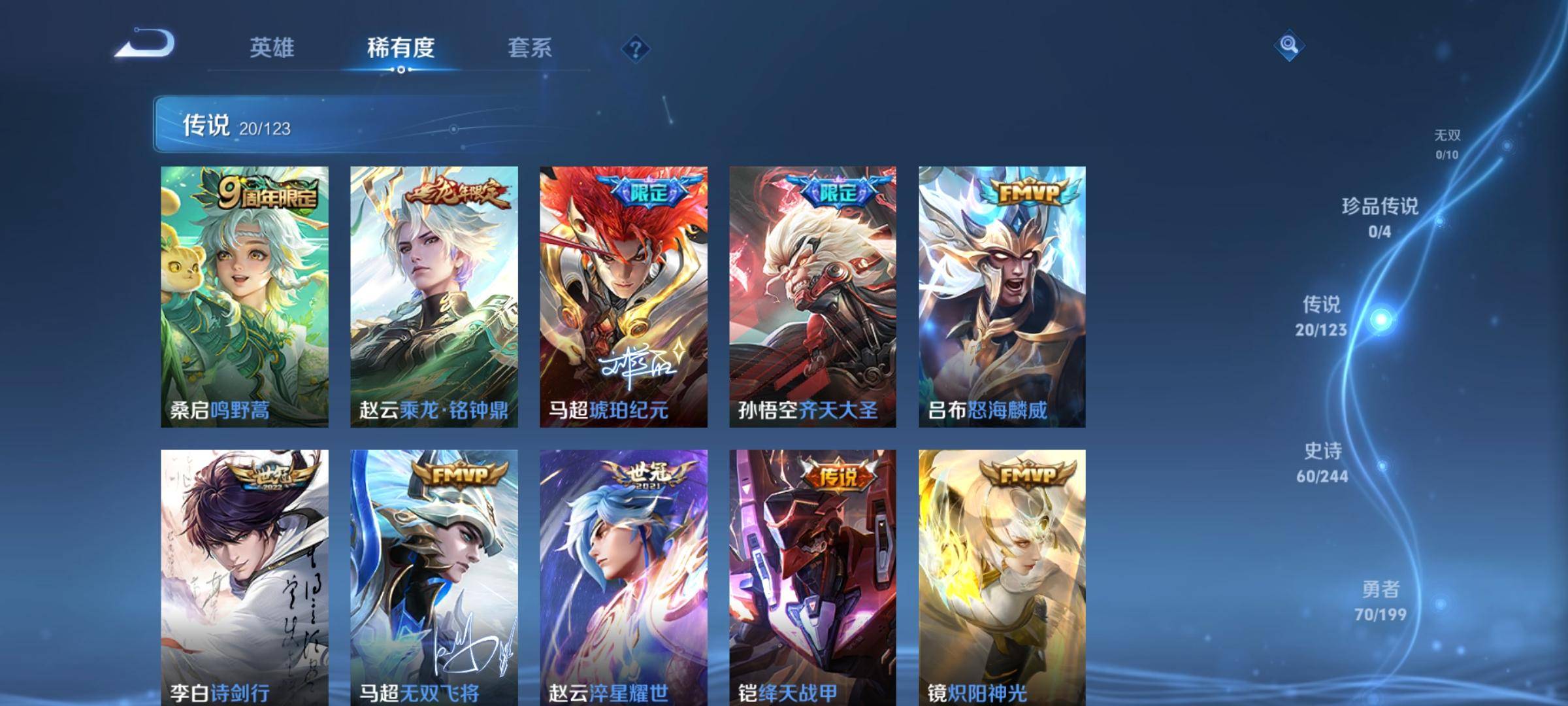This screenshot has width=1568, height=706.
Task: Go back using the return arrow
Action: tap(146, 44)
